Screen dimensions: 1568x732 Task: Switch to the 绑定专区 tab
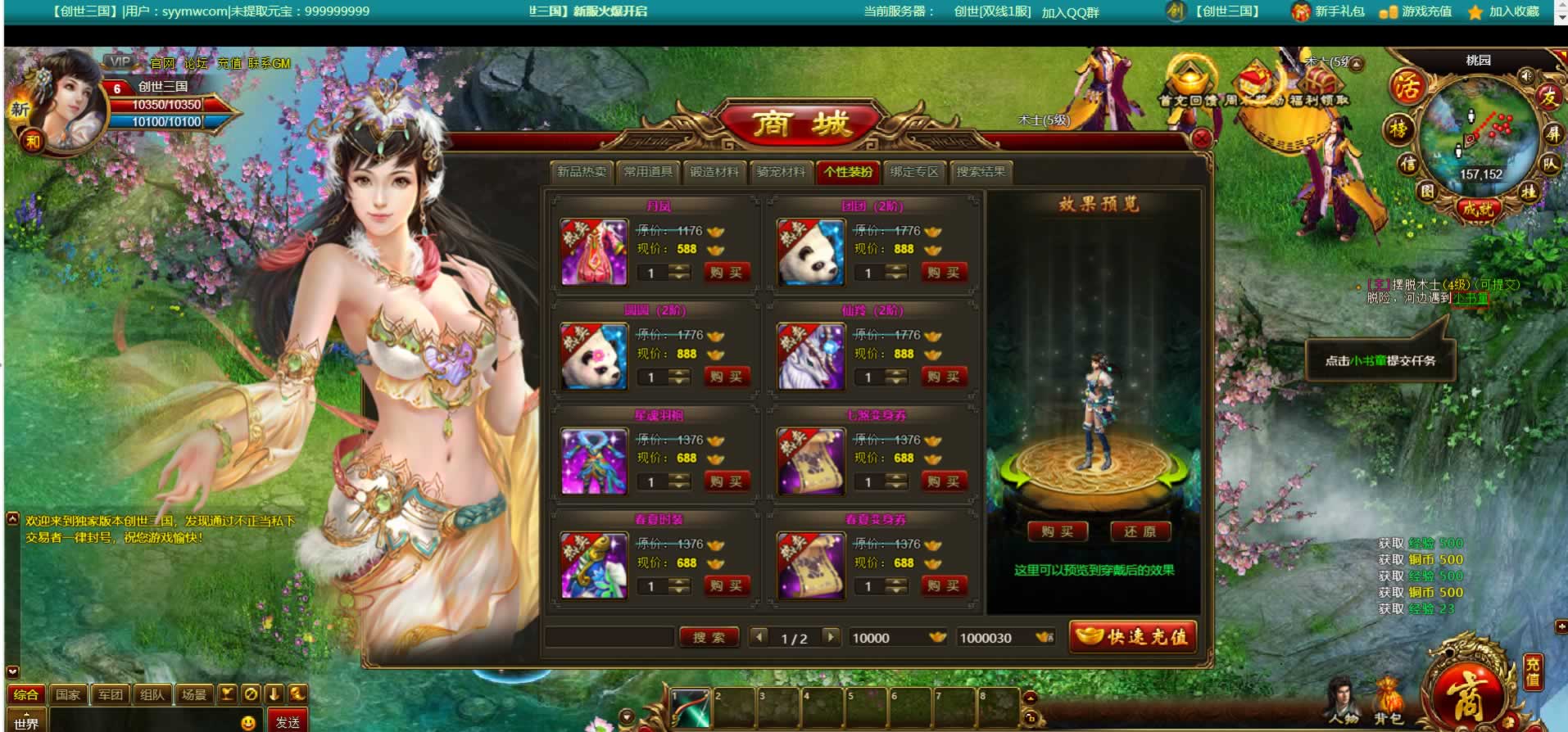pyautogui.click(x=913, y=172)
